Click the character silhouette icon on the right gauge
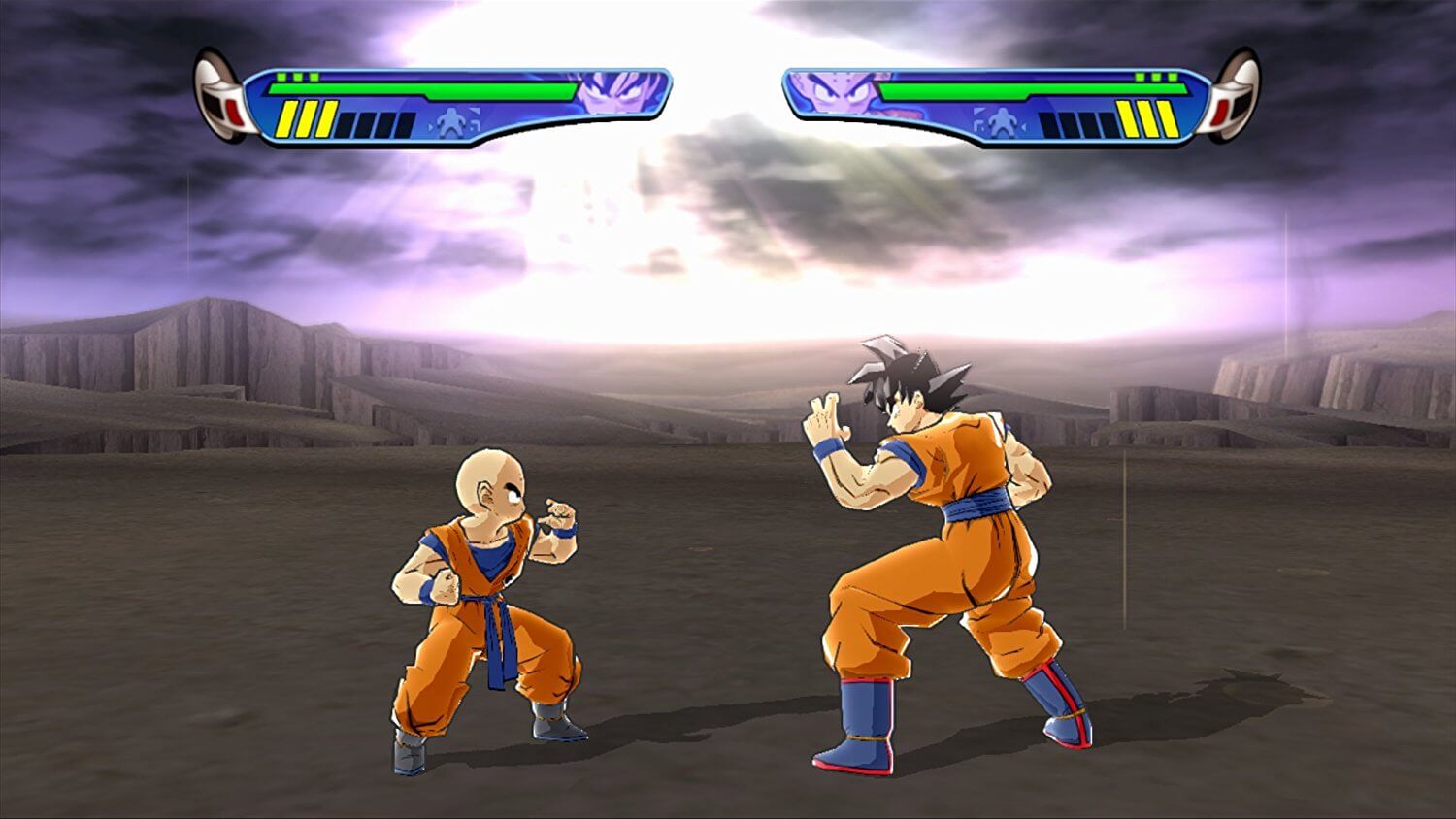Viewport: 1456px width, 819px height. [x=1001, y=119]
